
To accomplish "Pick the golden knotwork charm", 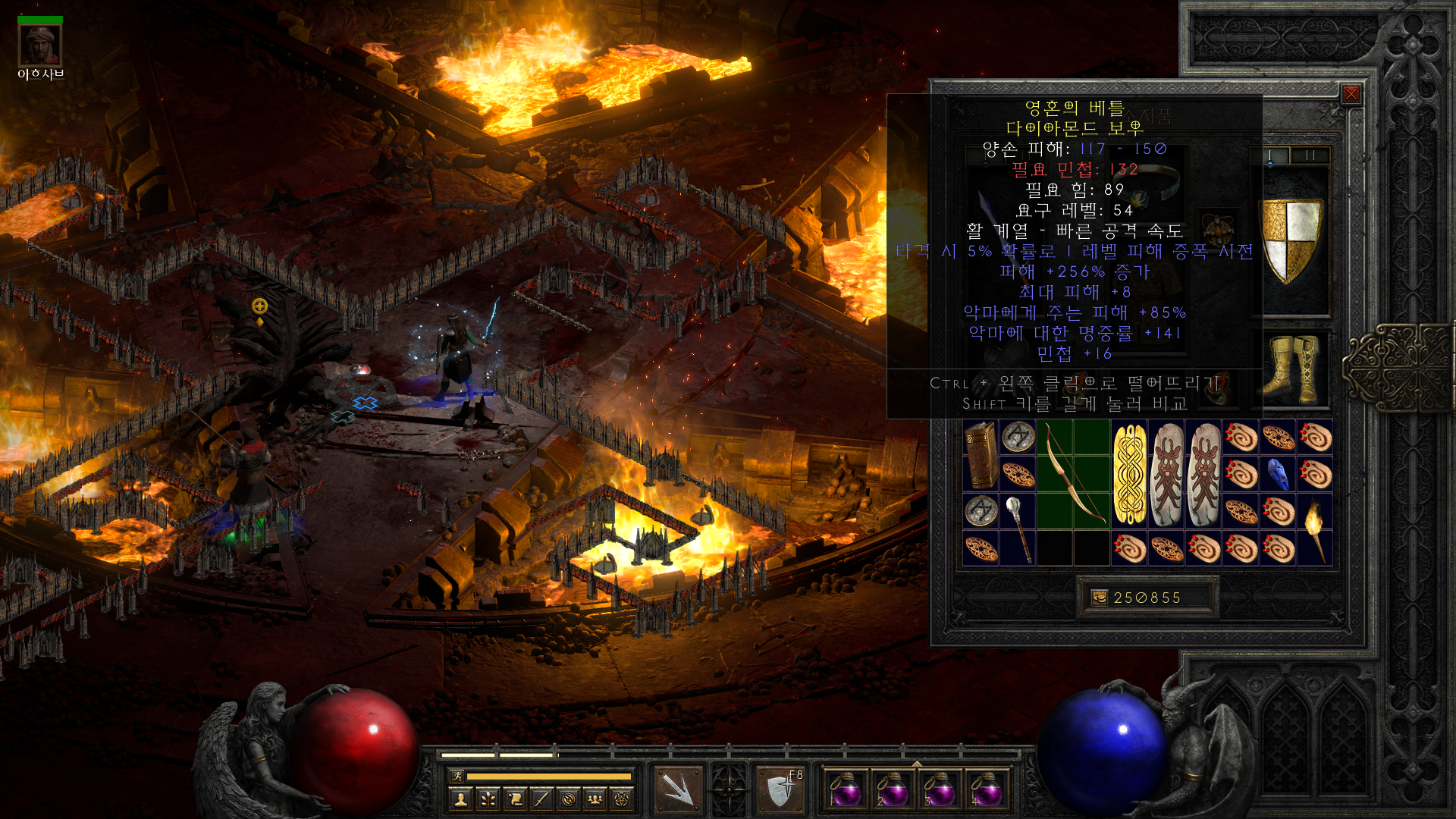I will pos(1129,474).
